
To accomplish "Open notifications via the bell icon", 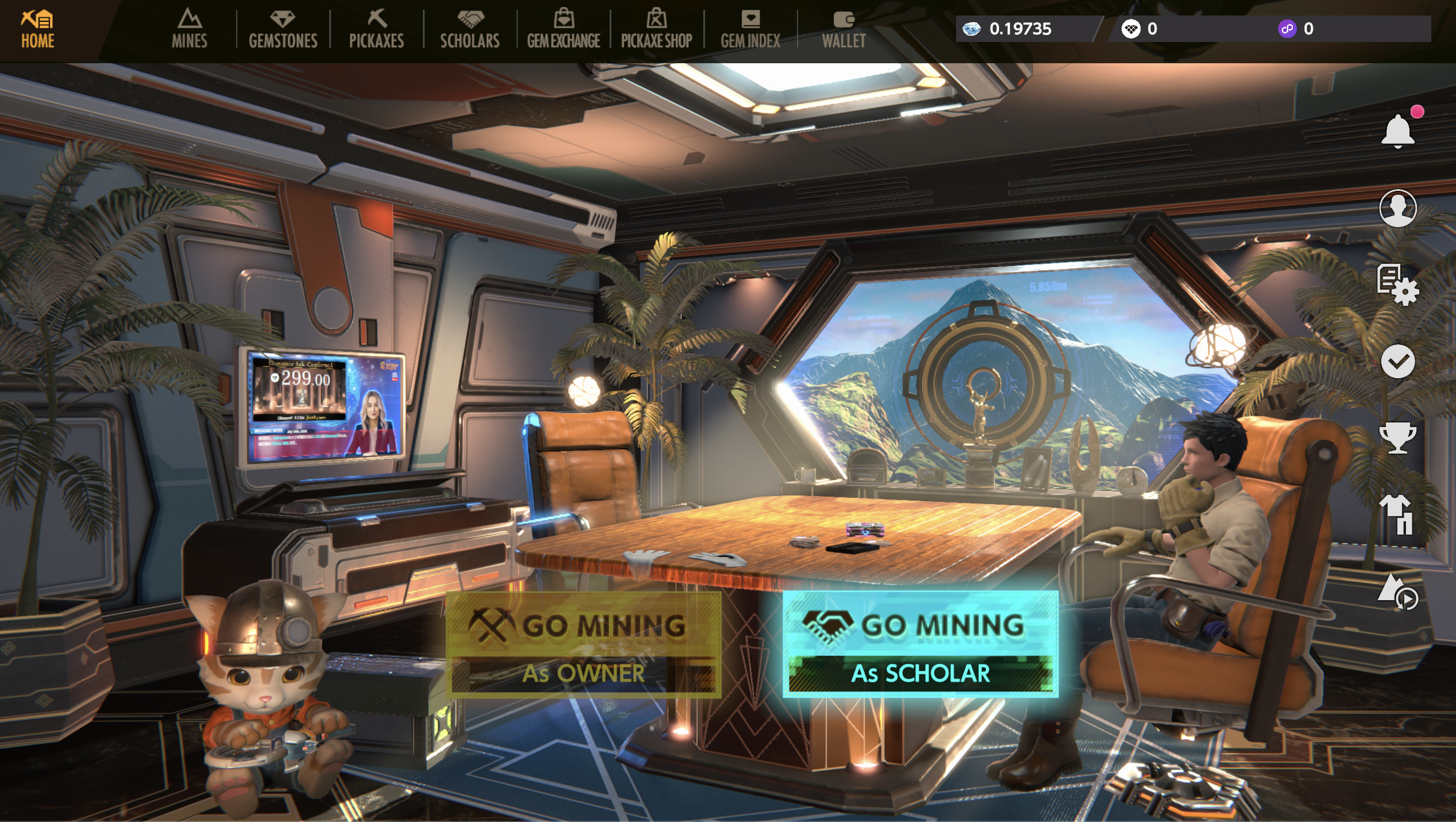I will click(x=1399, y=131).
